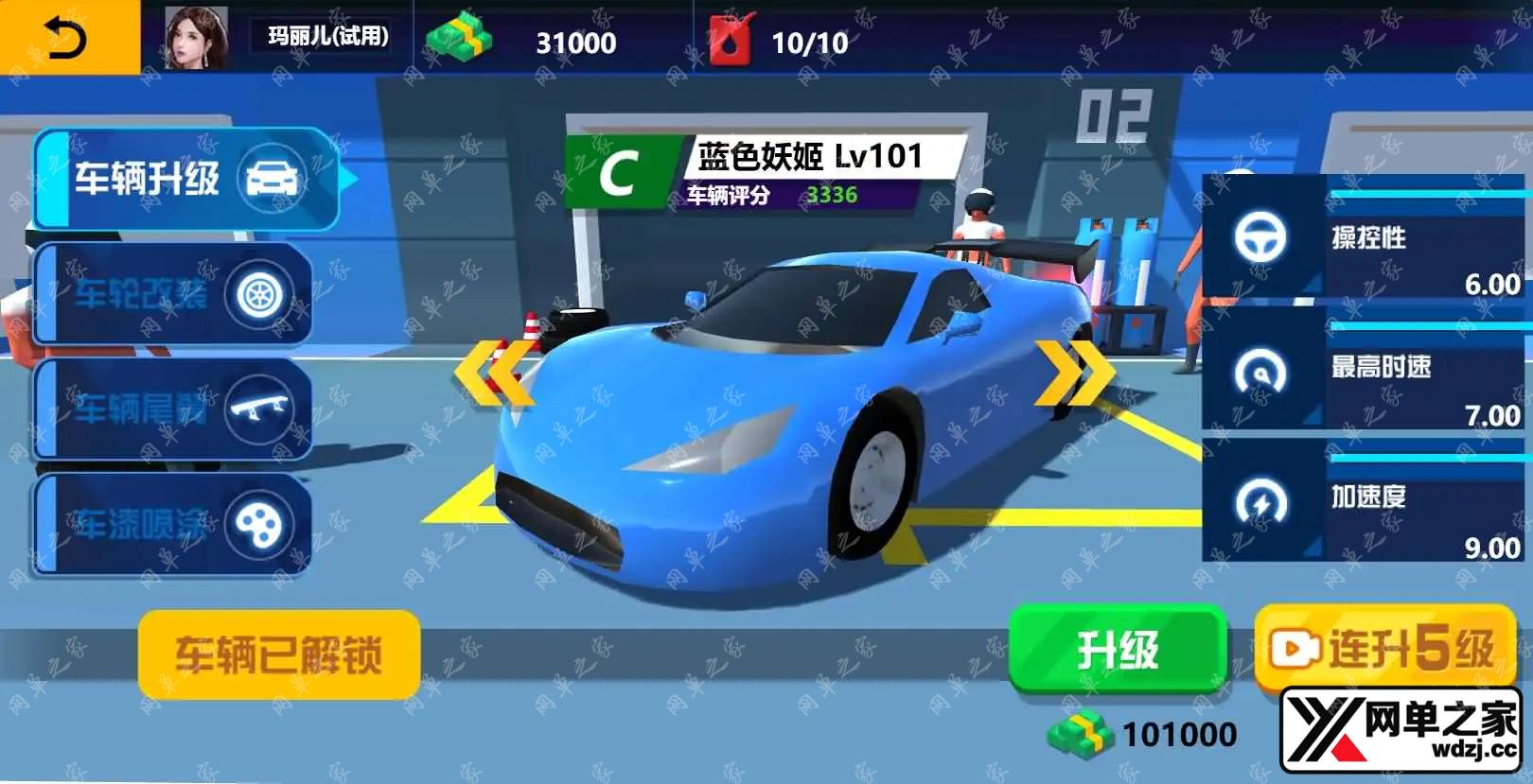The width and height of the screenshot is (1533, 784).
Task: Tap the green cash stack icon
Action: tap(459, 38)
